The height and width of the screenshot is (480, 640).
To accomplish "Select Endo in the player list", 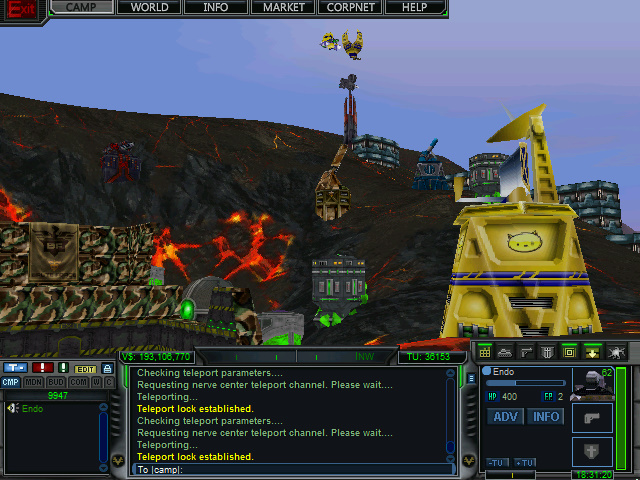I will click(x=32, y=408).
